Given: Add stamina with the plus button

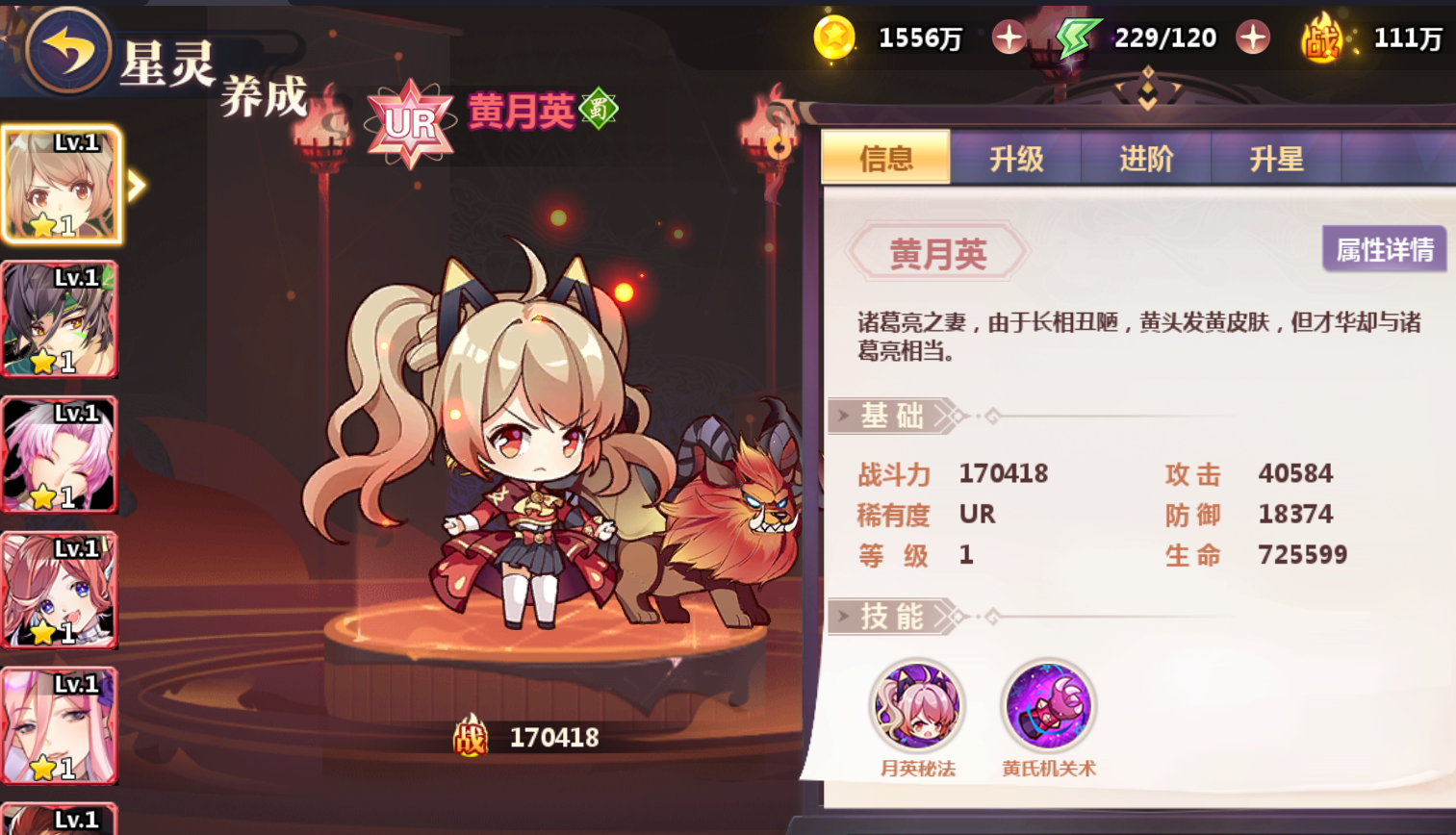Looking at the screenshot, I should point(1253,38).
